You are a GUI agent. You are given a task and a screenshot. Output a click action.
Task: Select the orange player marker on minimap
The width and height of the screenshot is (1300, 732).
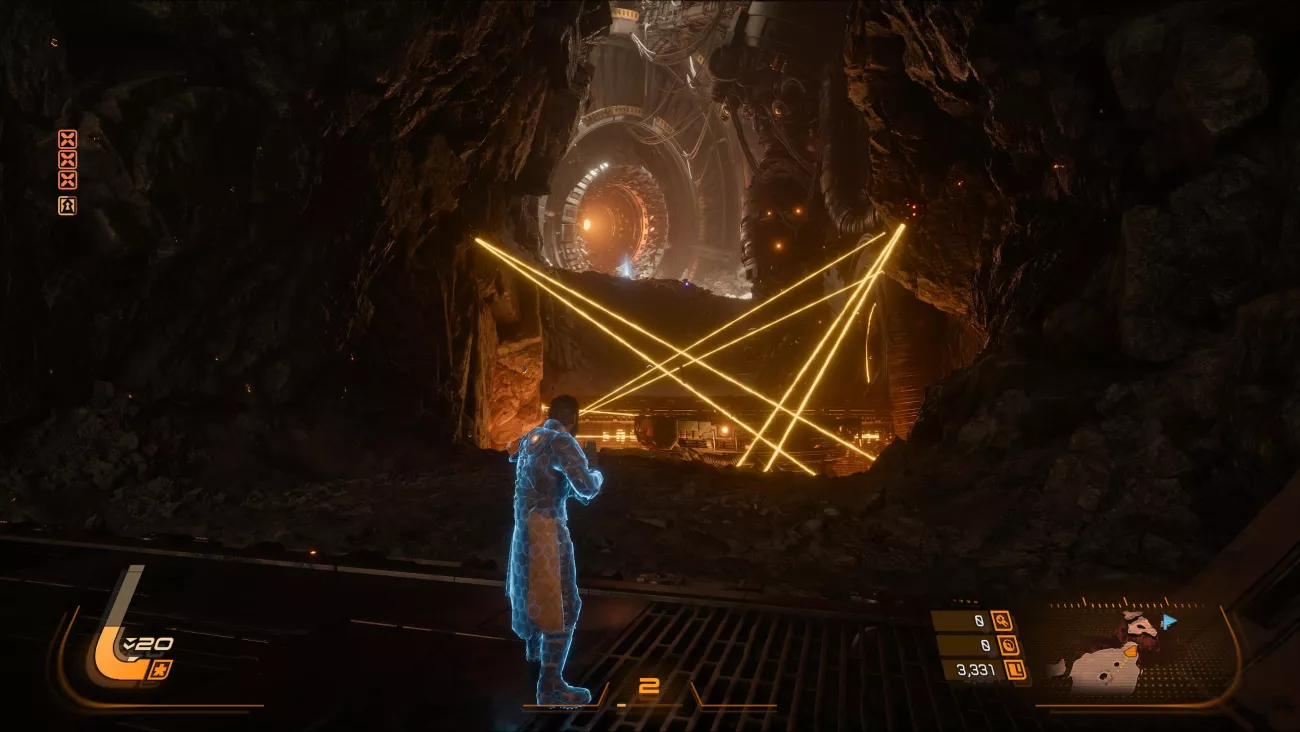point(1131,651)
